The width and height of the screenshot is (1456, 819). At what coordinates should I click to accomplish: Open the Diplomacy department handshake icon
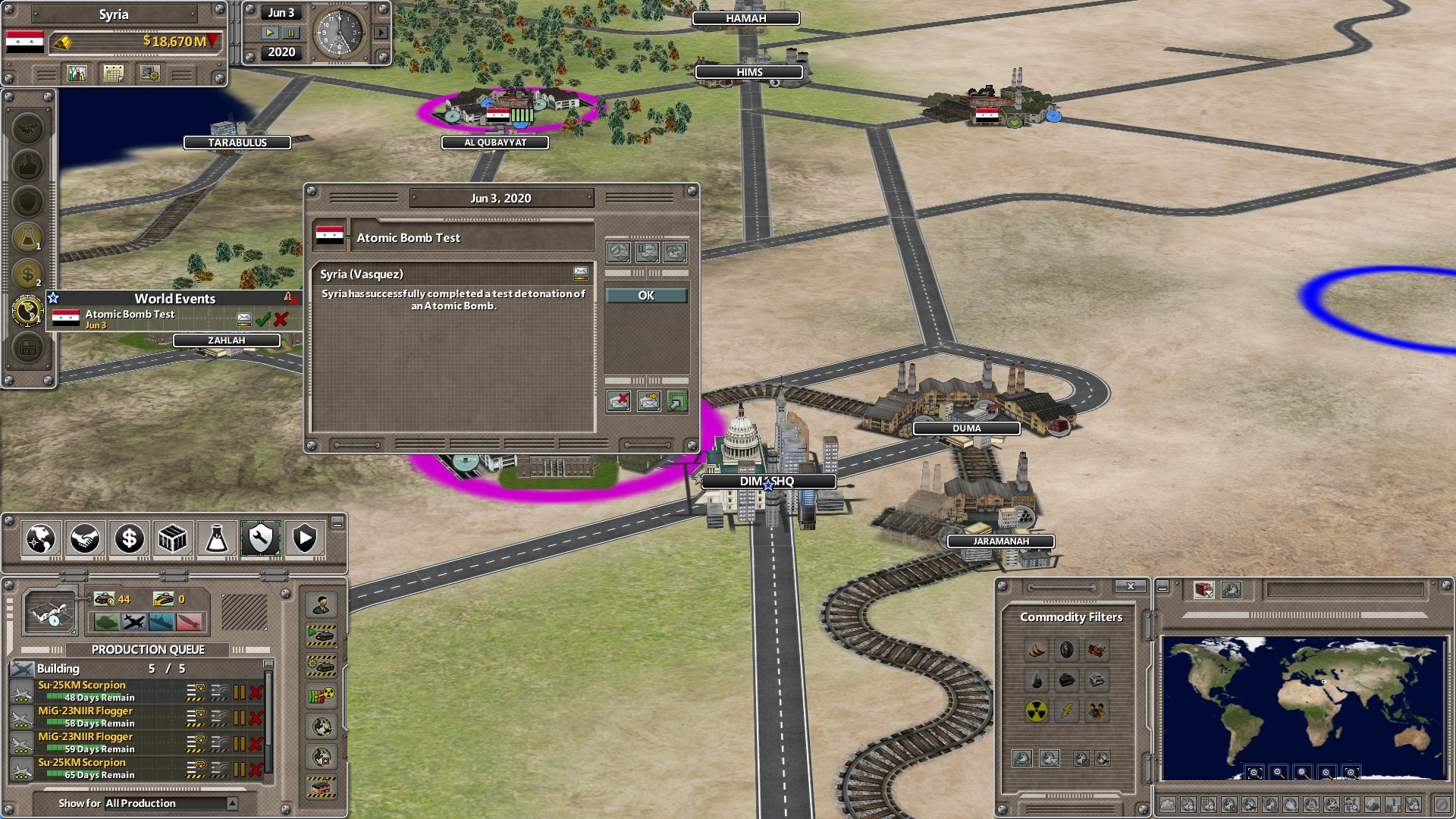[85, 539]
